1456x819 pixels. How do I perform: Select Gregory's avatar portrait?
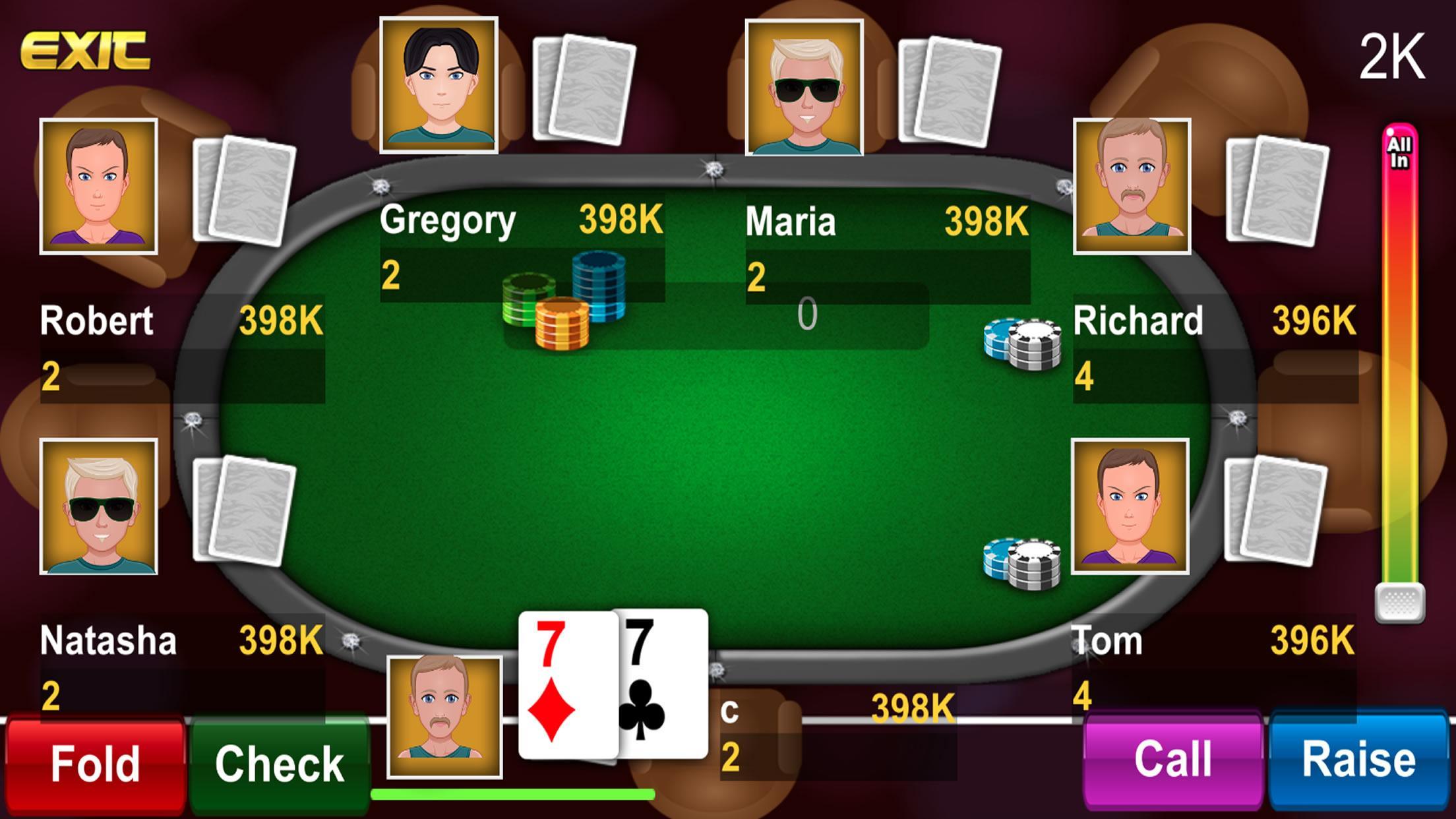pos(438,86)
